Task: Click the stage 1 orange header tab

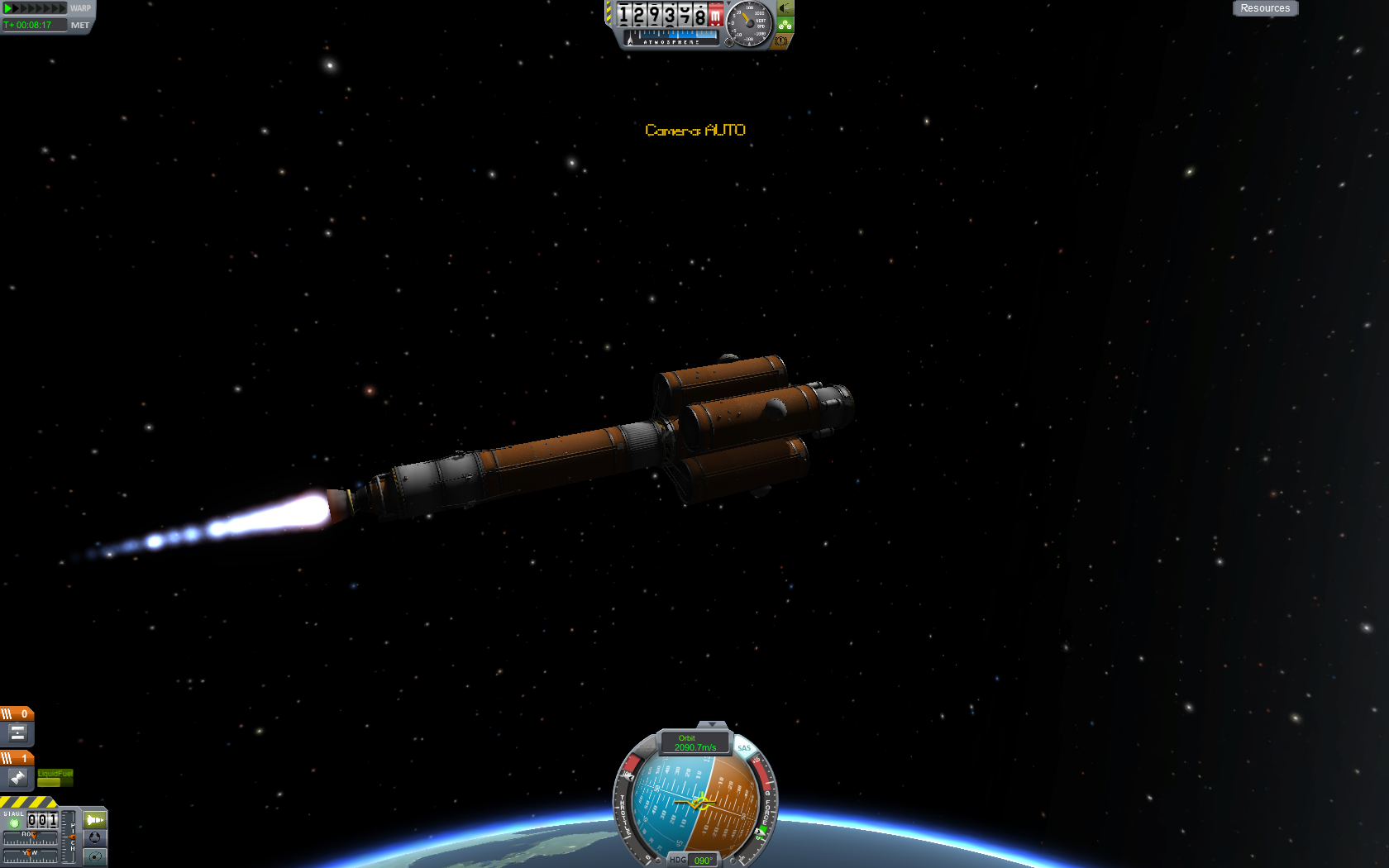Action: click(x=17, y=757)
